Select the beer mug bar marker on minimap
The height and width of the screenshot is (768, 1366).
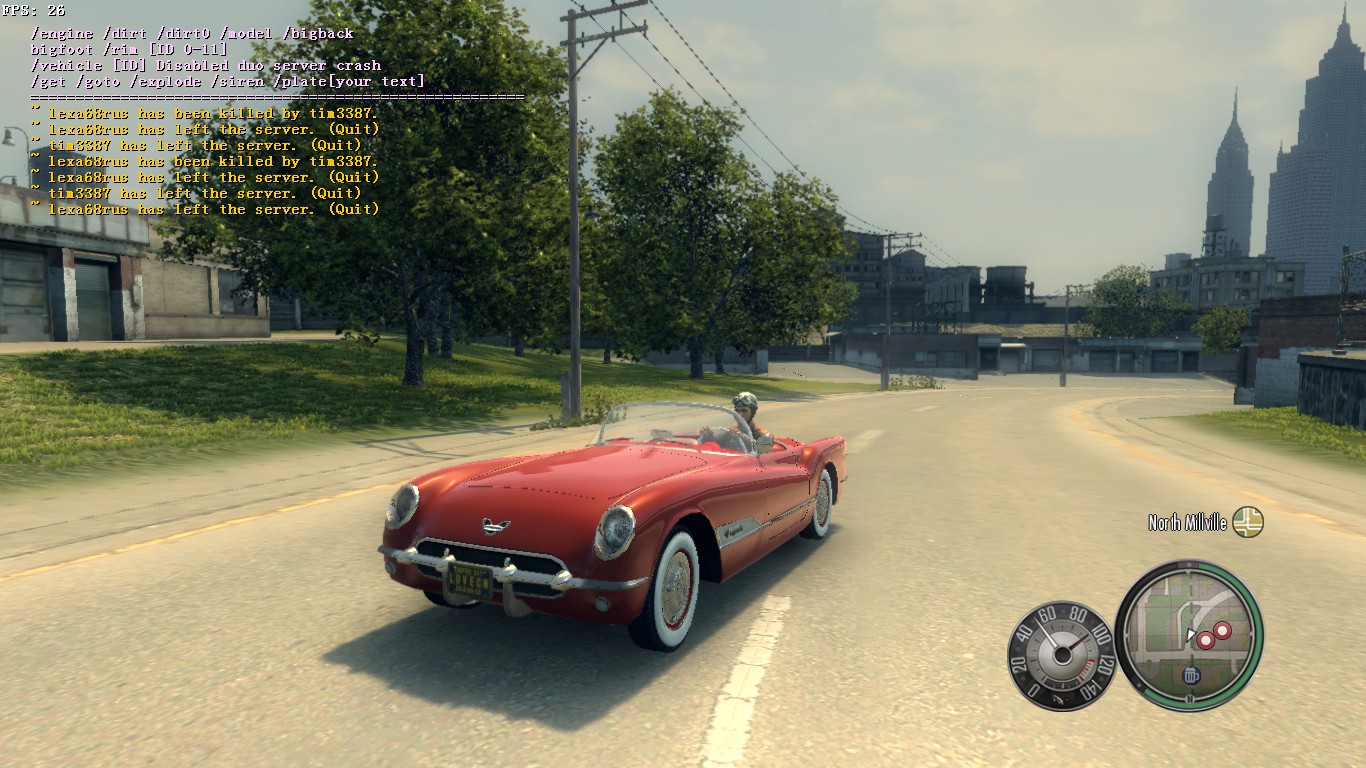[1190, 676]
